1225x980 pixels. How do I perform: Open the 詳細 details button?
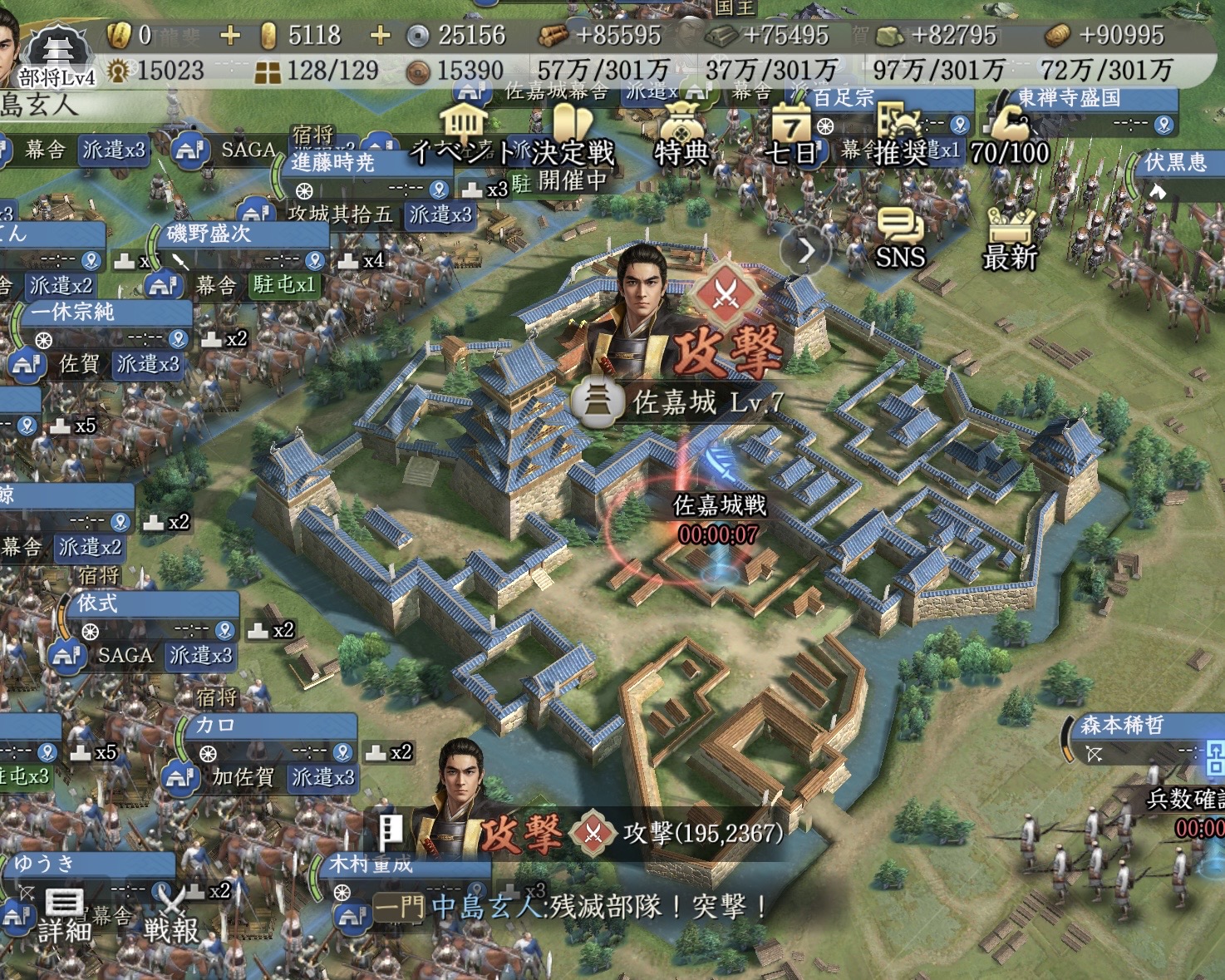64,914
